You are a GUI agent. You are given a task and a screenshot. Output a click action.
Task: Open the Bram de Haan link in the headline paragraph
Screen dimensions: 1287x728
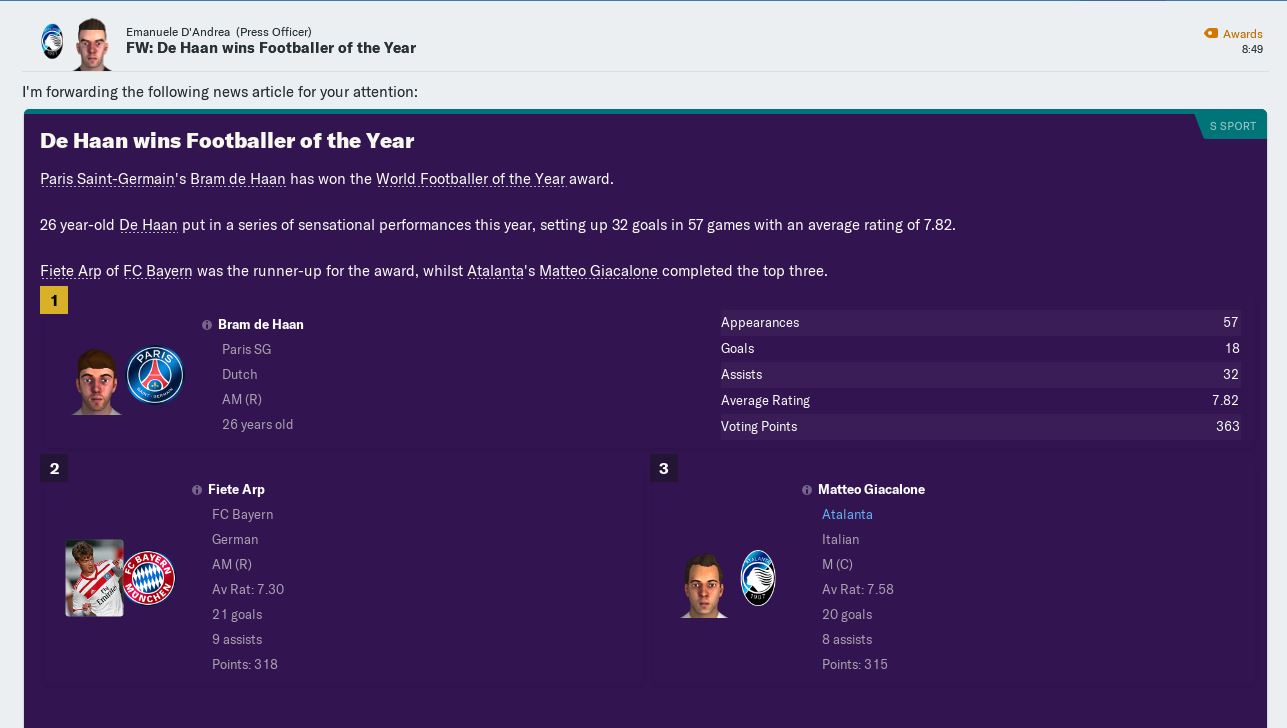click(238, 179)
